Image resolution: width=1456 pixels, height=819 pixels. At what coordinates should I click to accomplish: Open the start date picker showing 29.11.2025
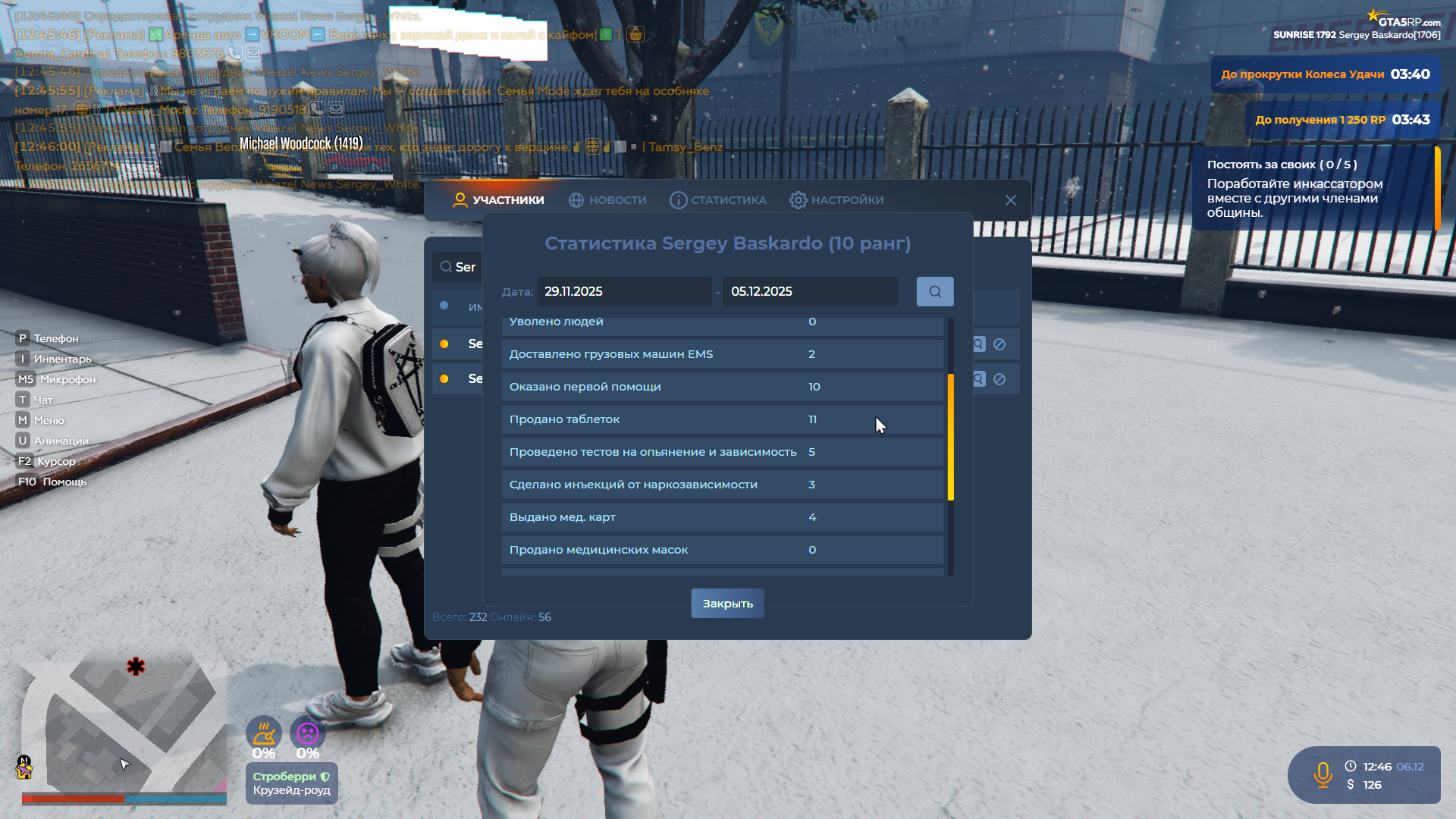[624, 291]
